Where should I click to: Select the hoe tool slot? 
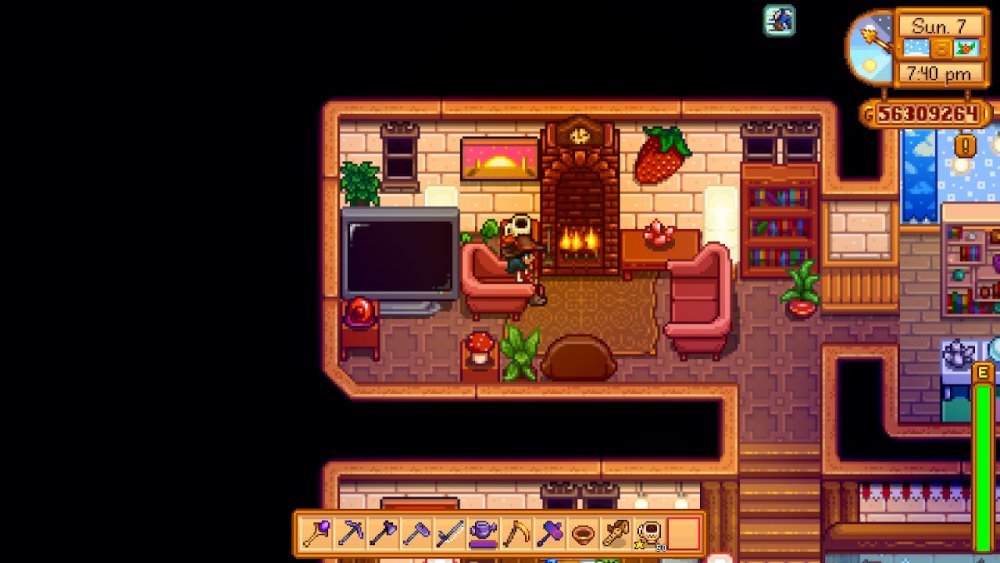tap(416, 533)
